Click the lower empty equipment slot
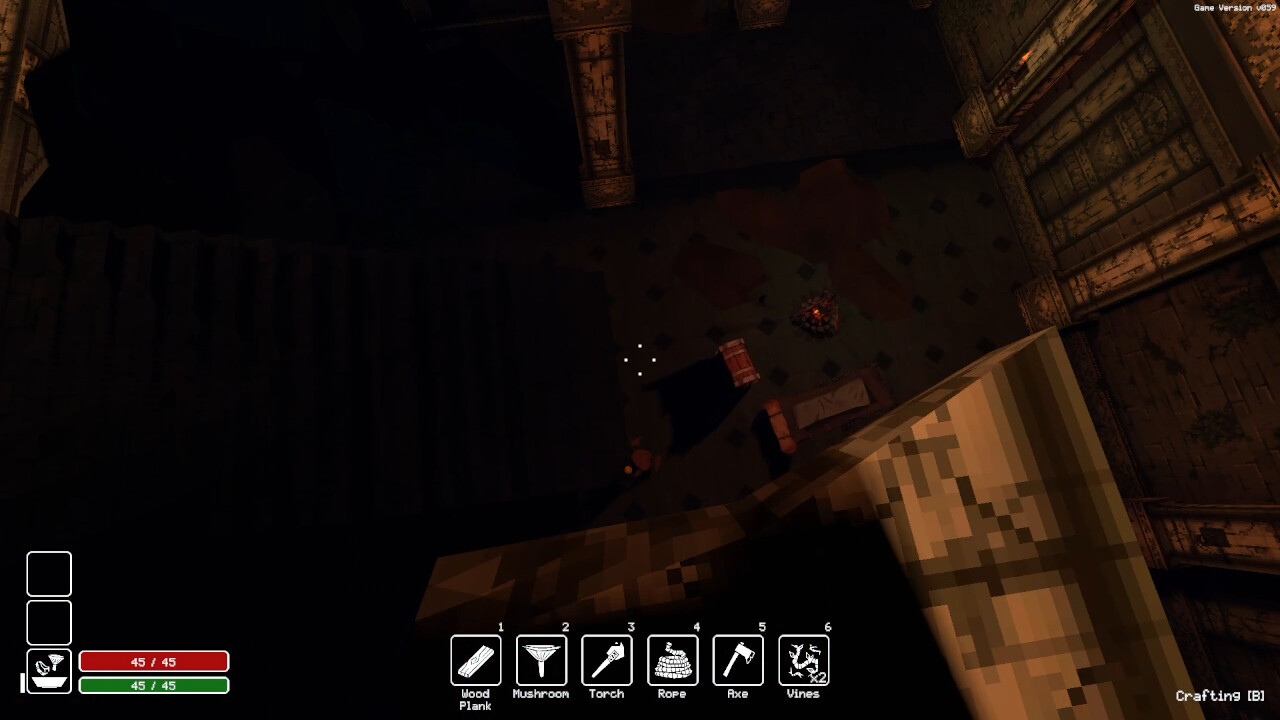This screenshot has height=720, width=1280. click(48, 622)
